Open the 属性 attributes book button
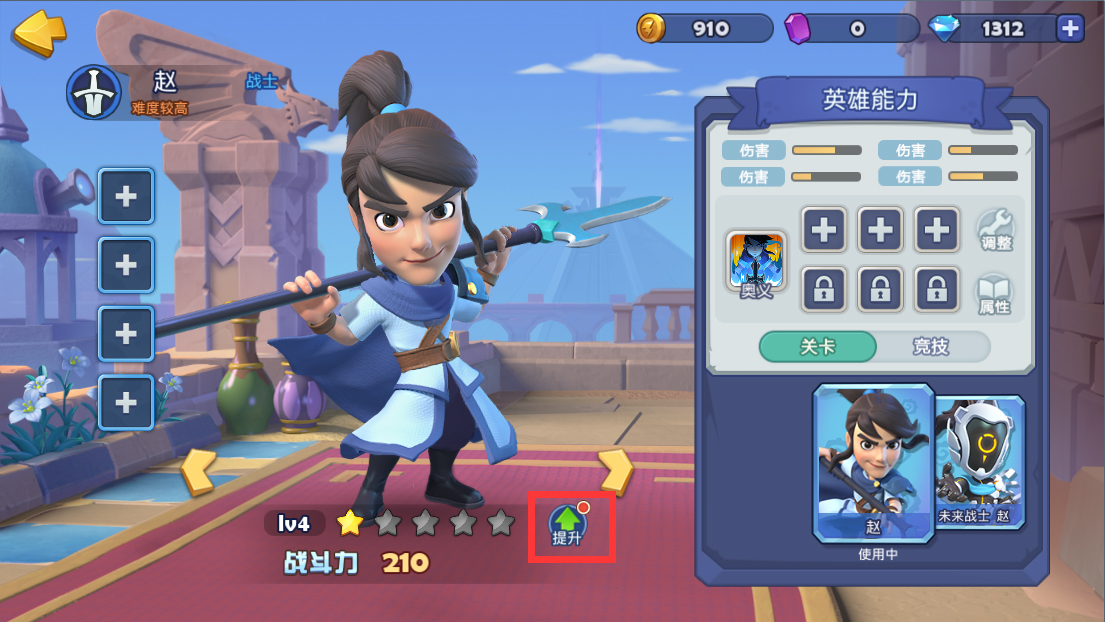 click(x=995, y=293)
